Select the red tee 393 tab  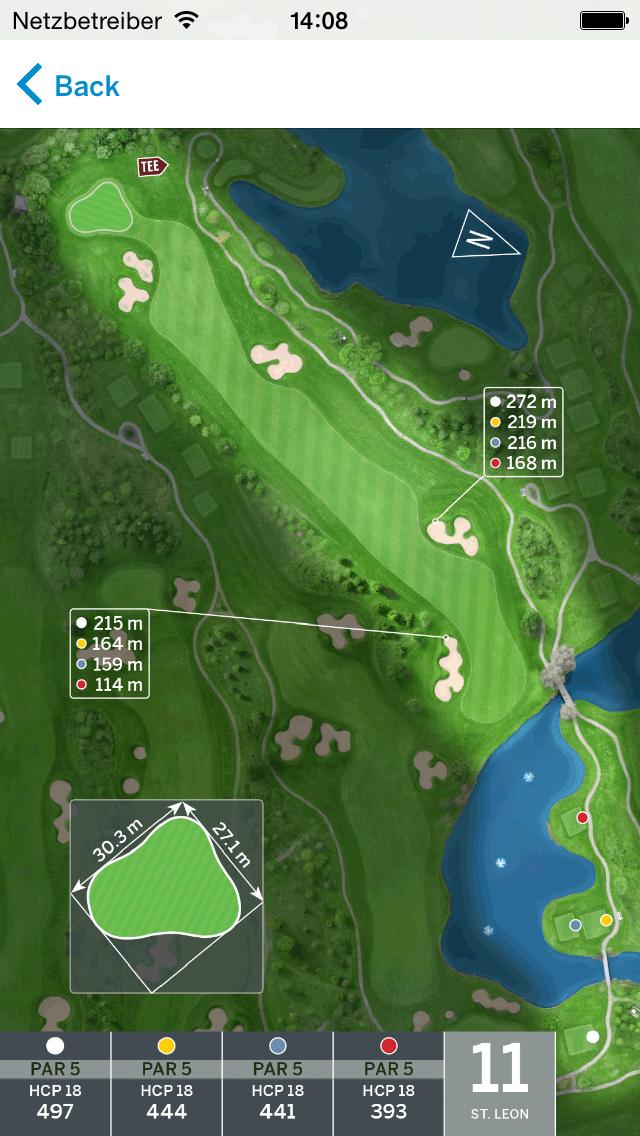(388, 1084)
